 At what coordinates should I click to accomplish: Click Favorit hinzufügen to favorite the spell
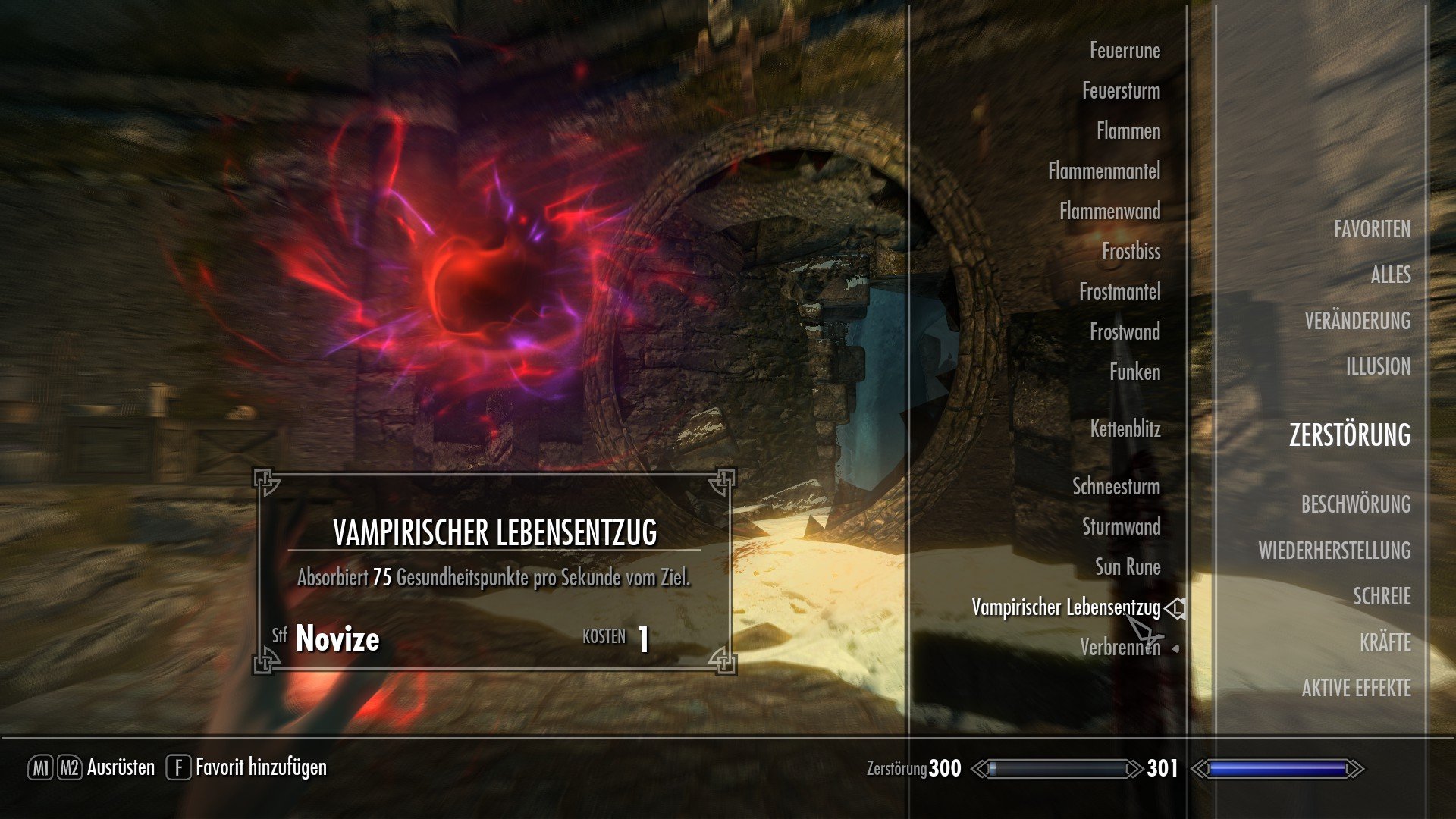[x=261, y=767]
